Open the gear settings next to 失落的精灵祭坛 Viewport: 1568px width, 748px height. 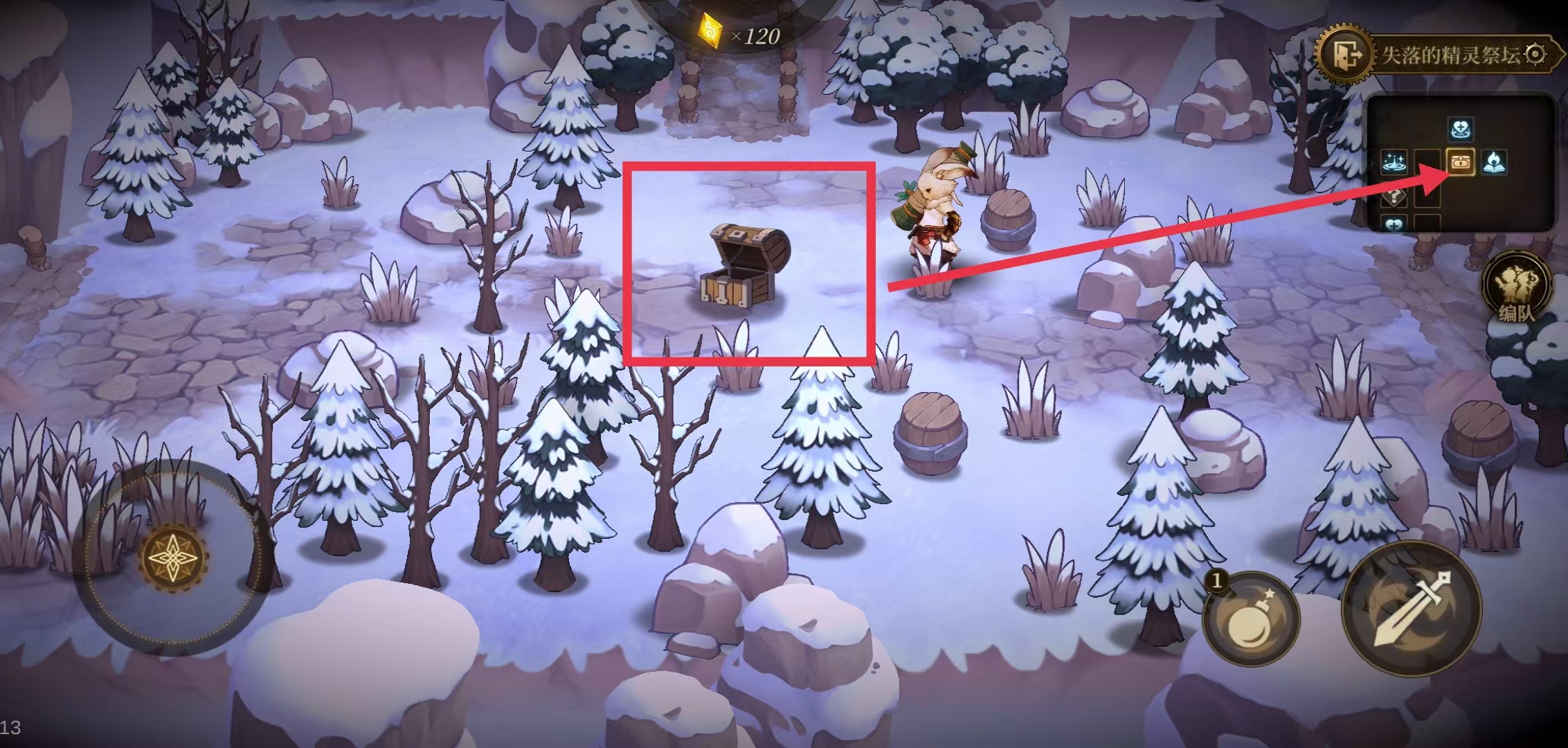pyautogui.click(x=1535, y=54)
